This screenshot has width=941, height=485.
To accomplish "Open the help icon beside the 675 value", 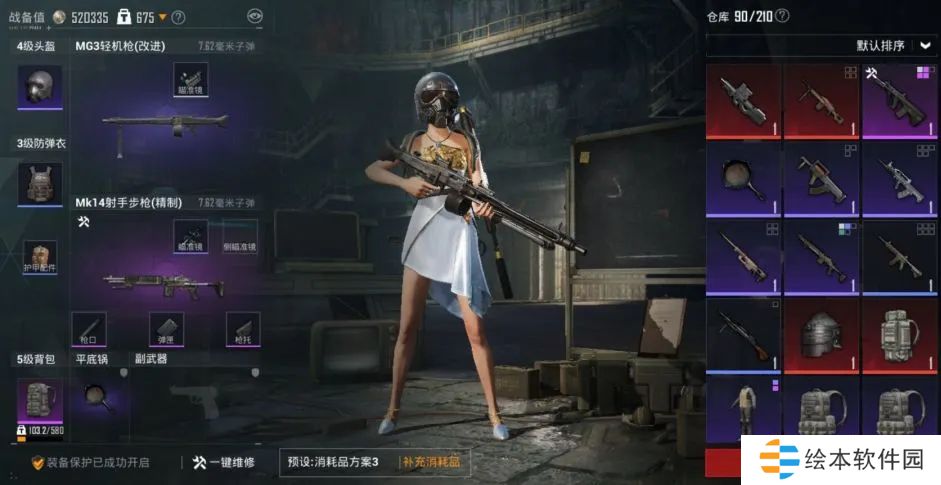I will [x=178, y=17].
